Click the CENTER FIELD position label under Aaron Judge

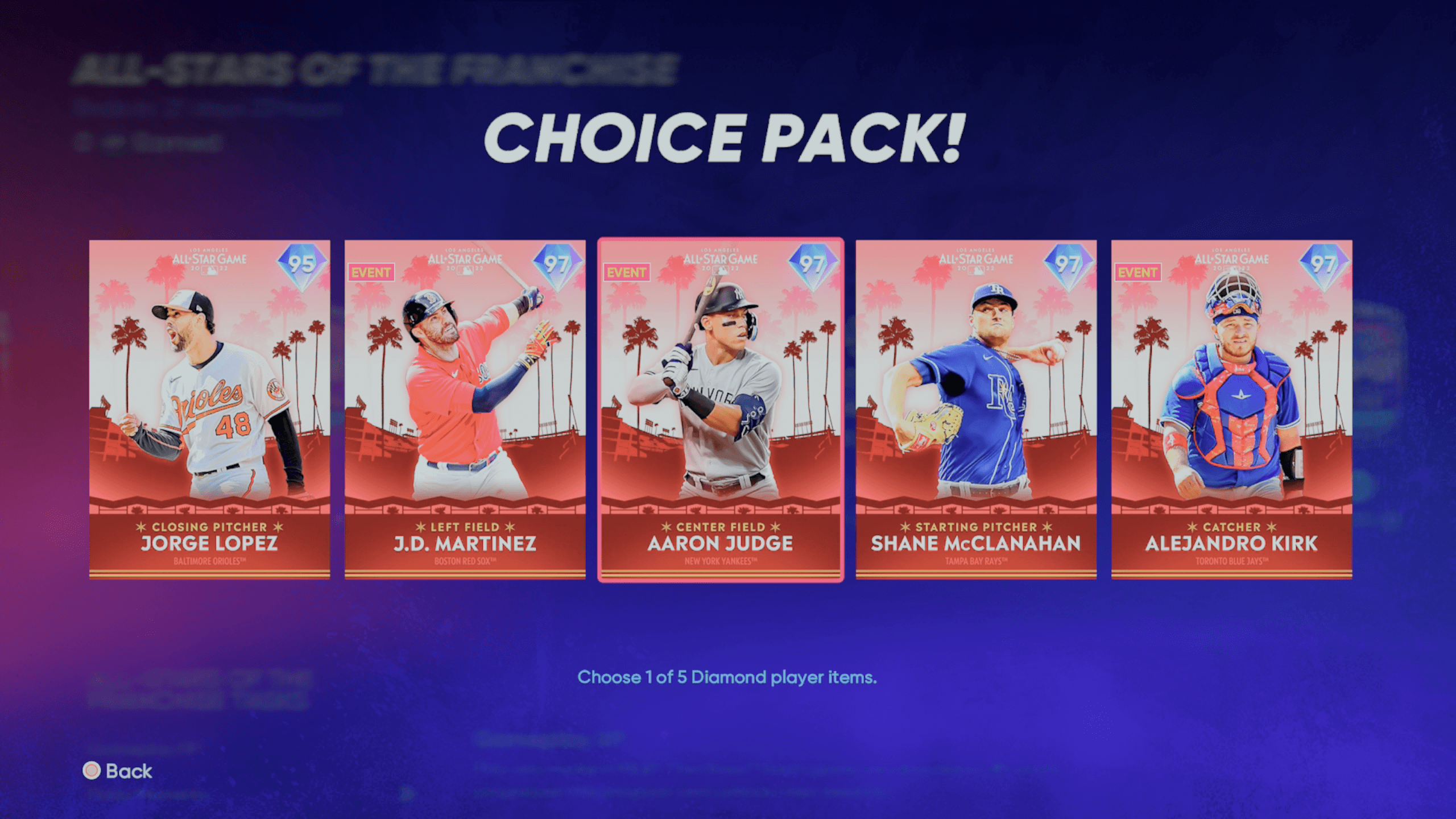coord(721,527)
